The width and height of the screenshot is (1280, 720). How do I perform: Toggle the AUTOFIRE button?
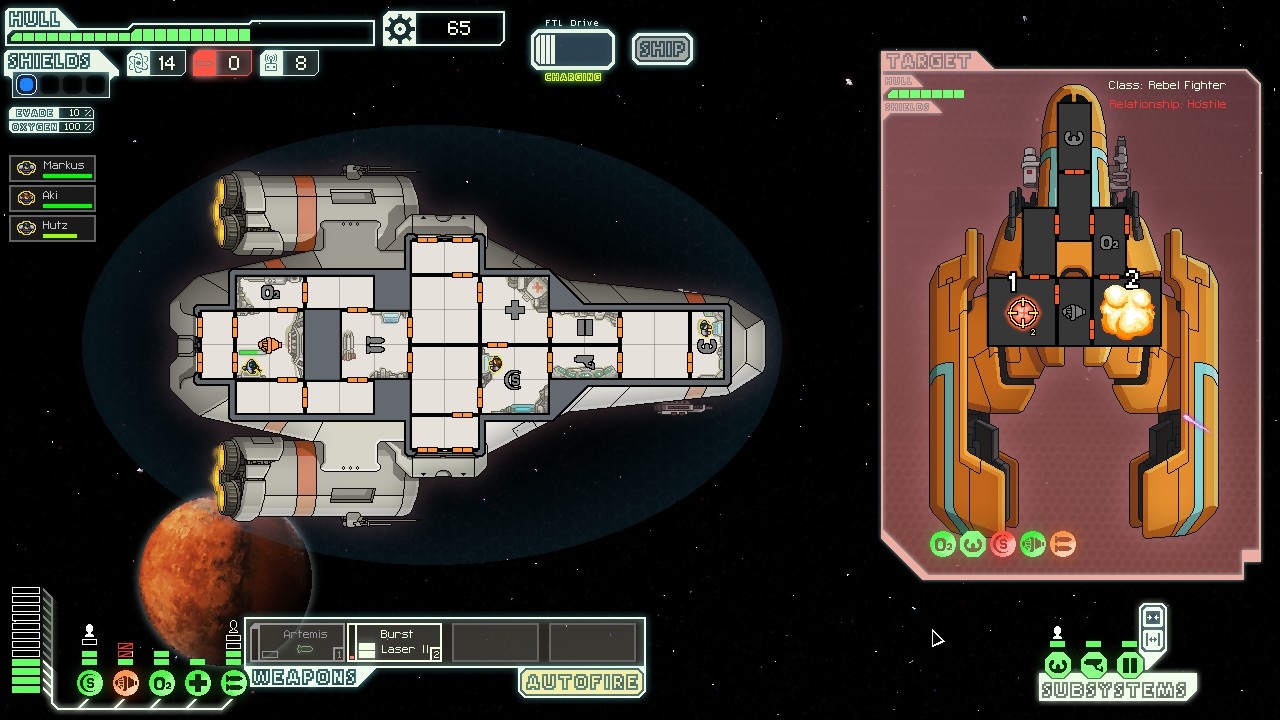581,683
